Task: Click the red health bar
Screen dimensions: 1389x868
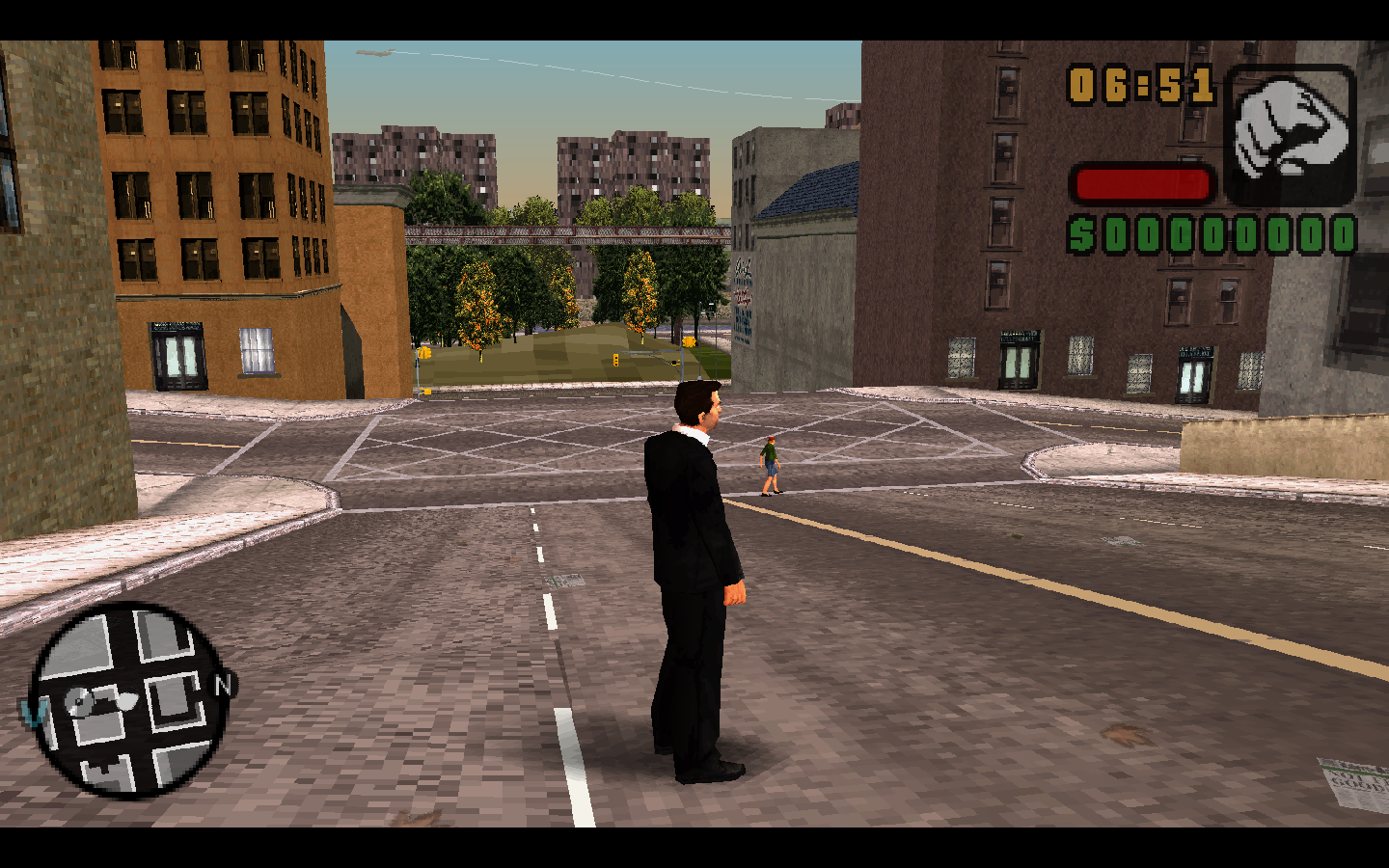Action: click(1141, 181)
